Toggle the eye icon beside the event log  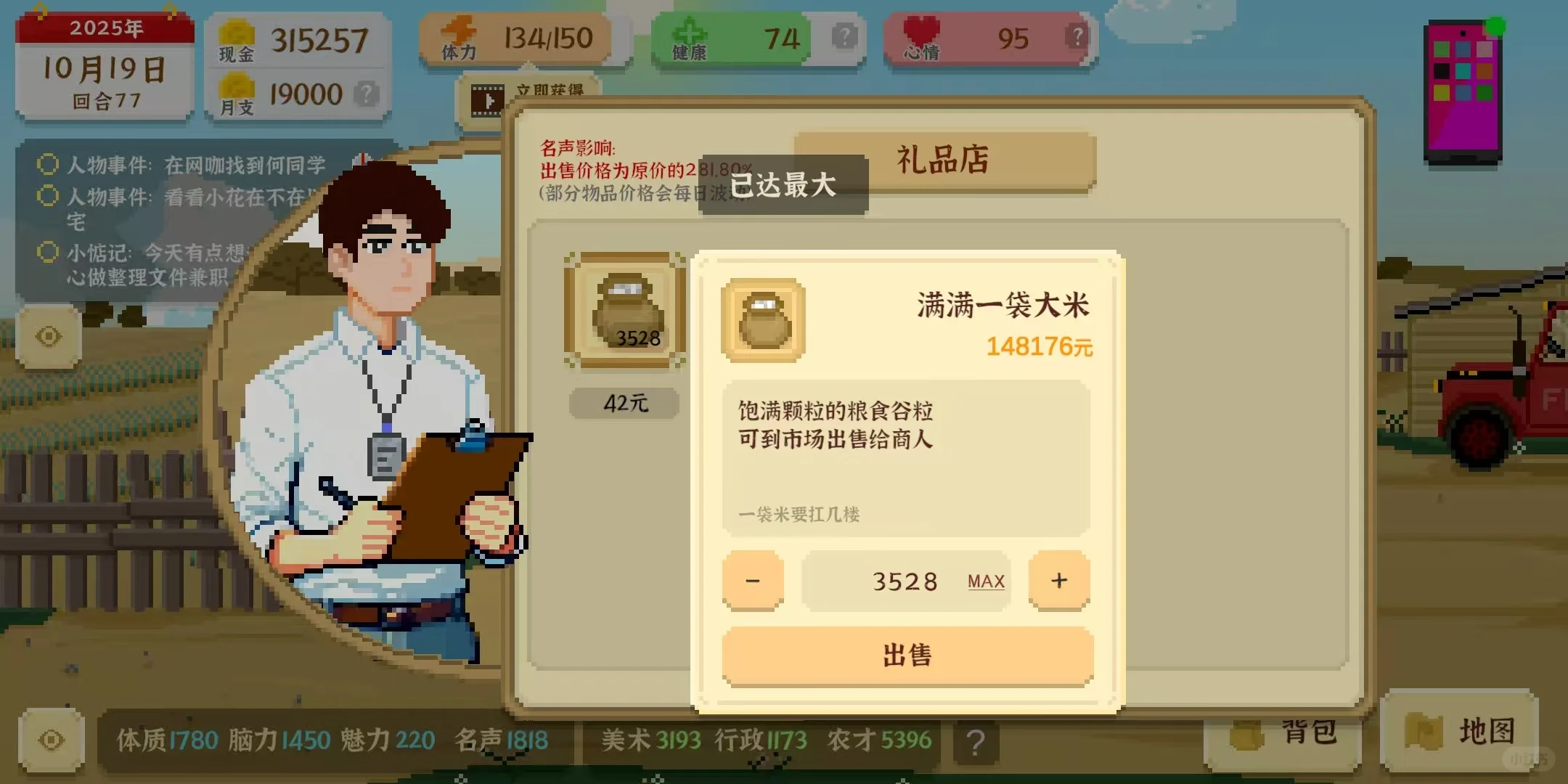point(48,335)
